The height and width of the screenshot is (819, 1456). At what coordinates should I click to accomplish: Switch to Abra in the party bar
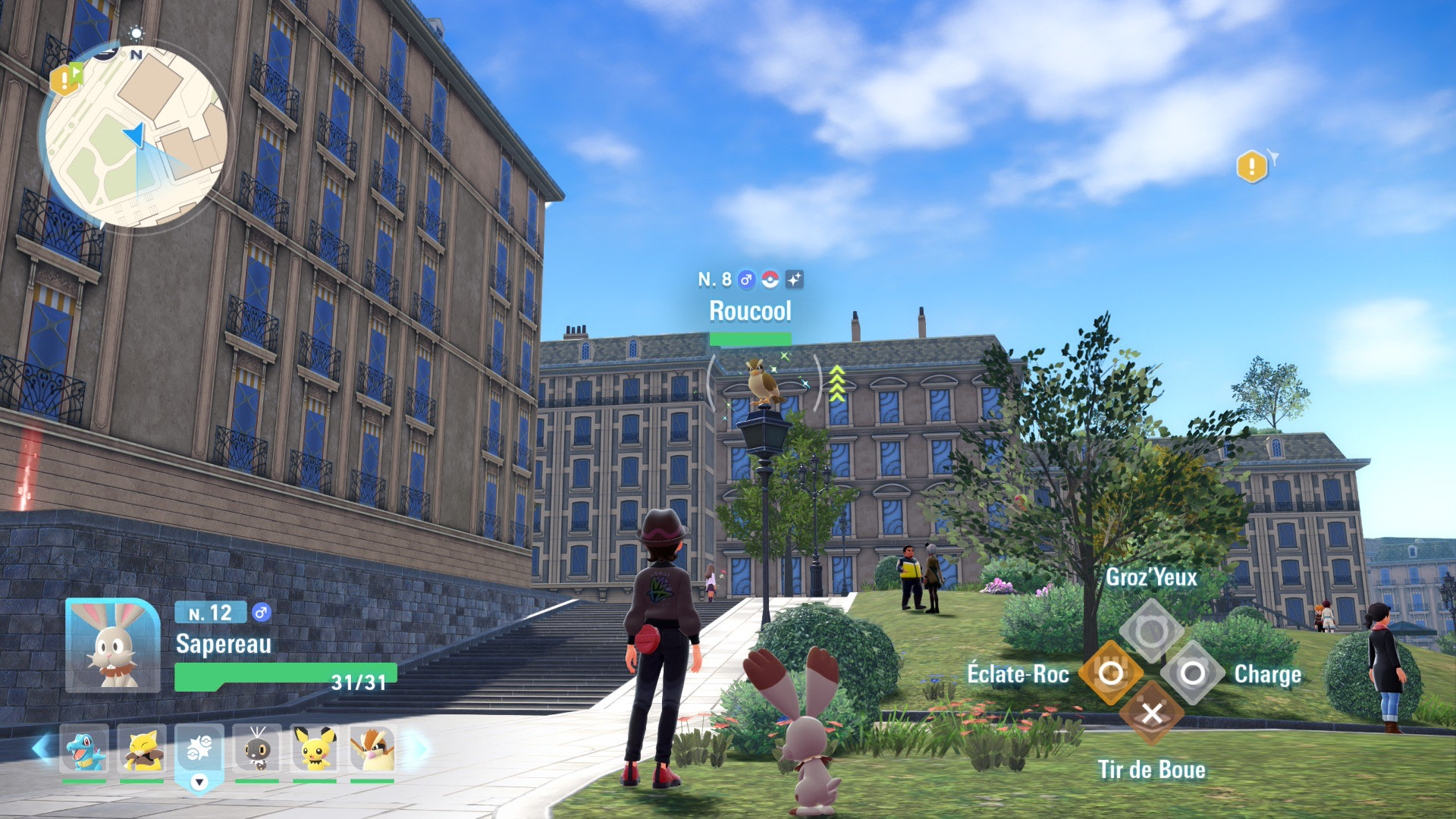pos(142,748)
